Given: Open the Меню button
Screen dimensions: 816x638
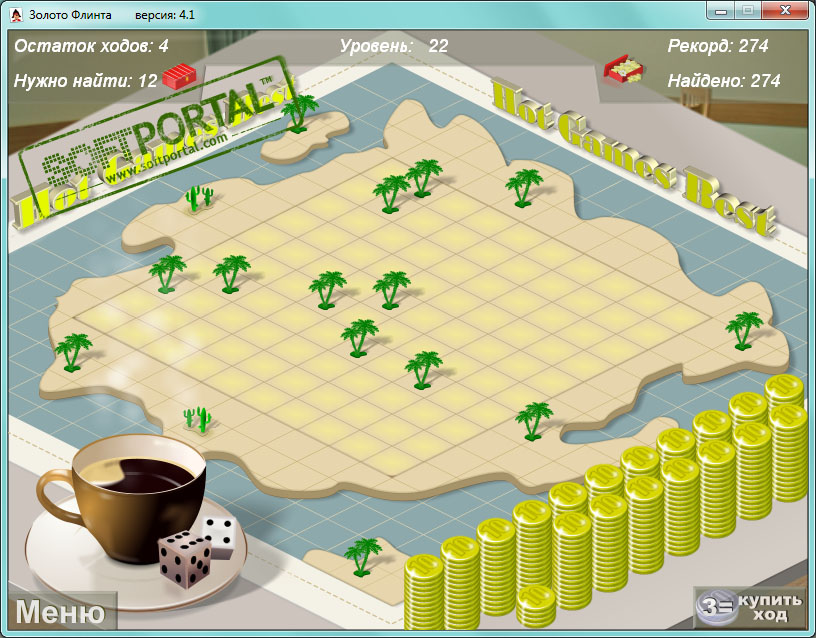Looking at the screenshot, I should coord(60,612).
